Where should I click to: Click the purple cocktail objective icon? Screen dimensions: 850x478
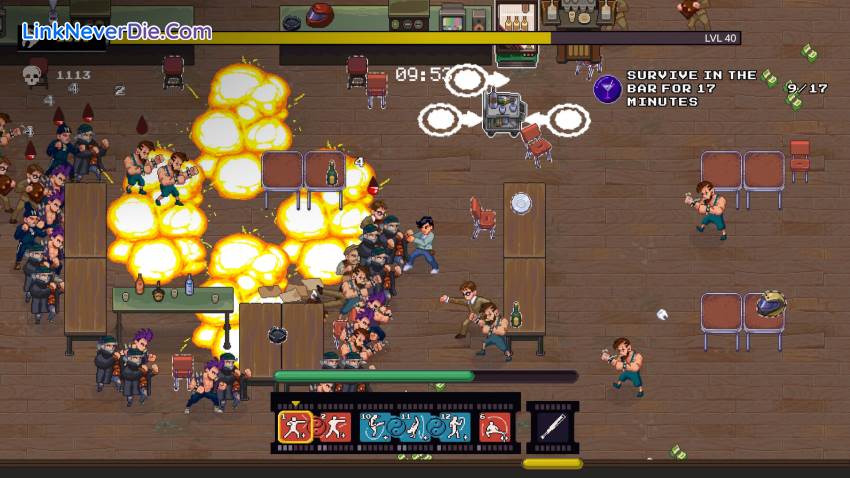click(x=607, y=89)
